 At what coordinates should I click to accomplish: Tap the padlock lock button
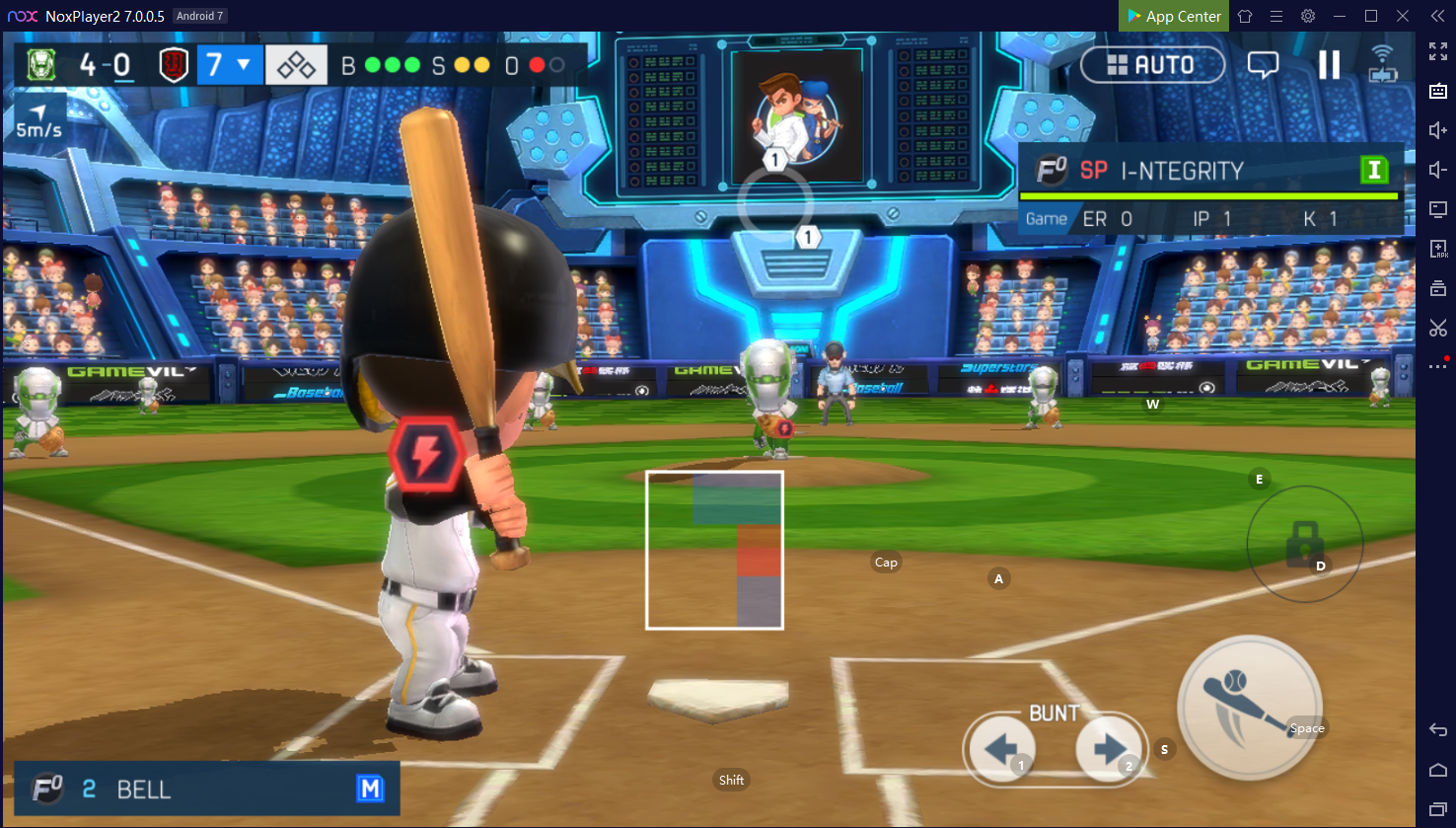click(1304, 543)
